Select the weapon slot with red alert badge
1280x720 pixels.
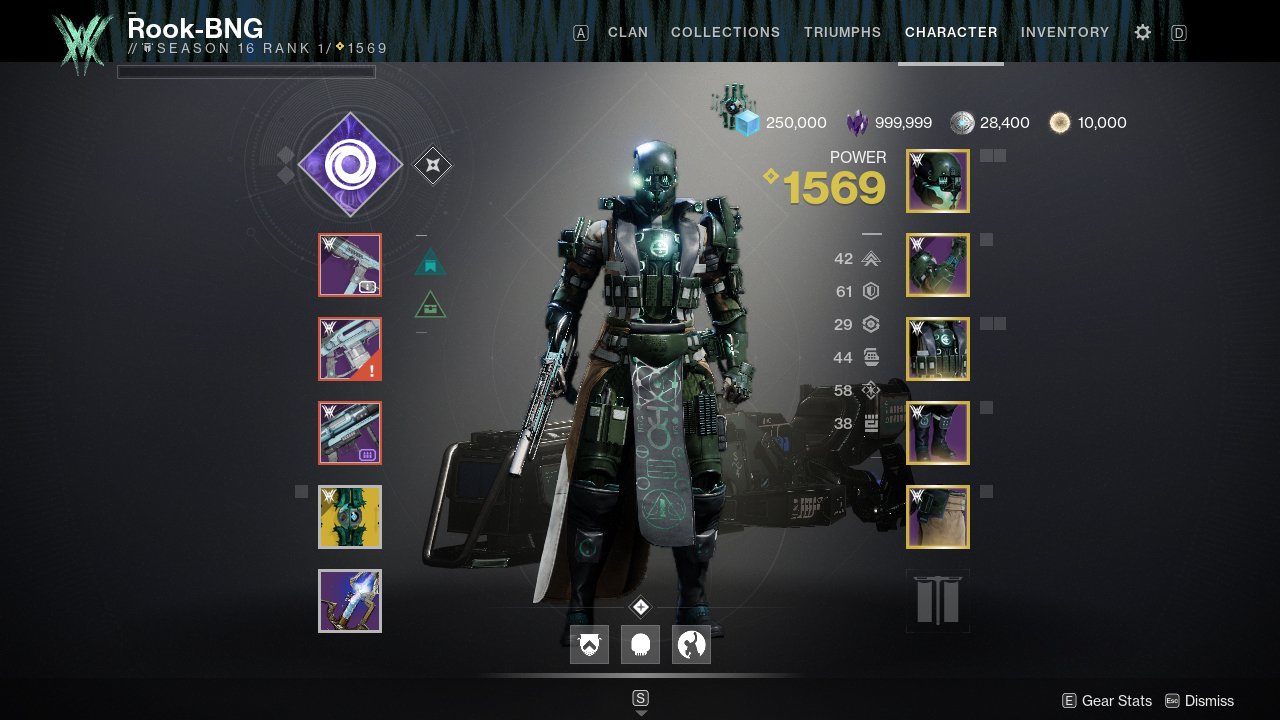pos(350,349)
